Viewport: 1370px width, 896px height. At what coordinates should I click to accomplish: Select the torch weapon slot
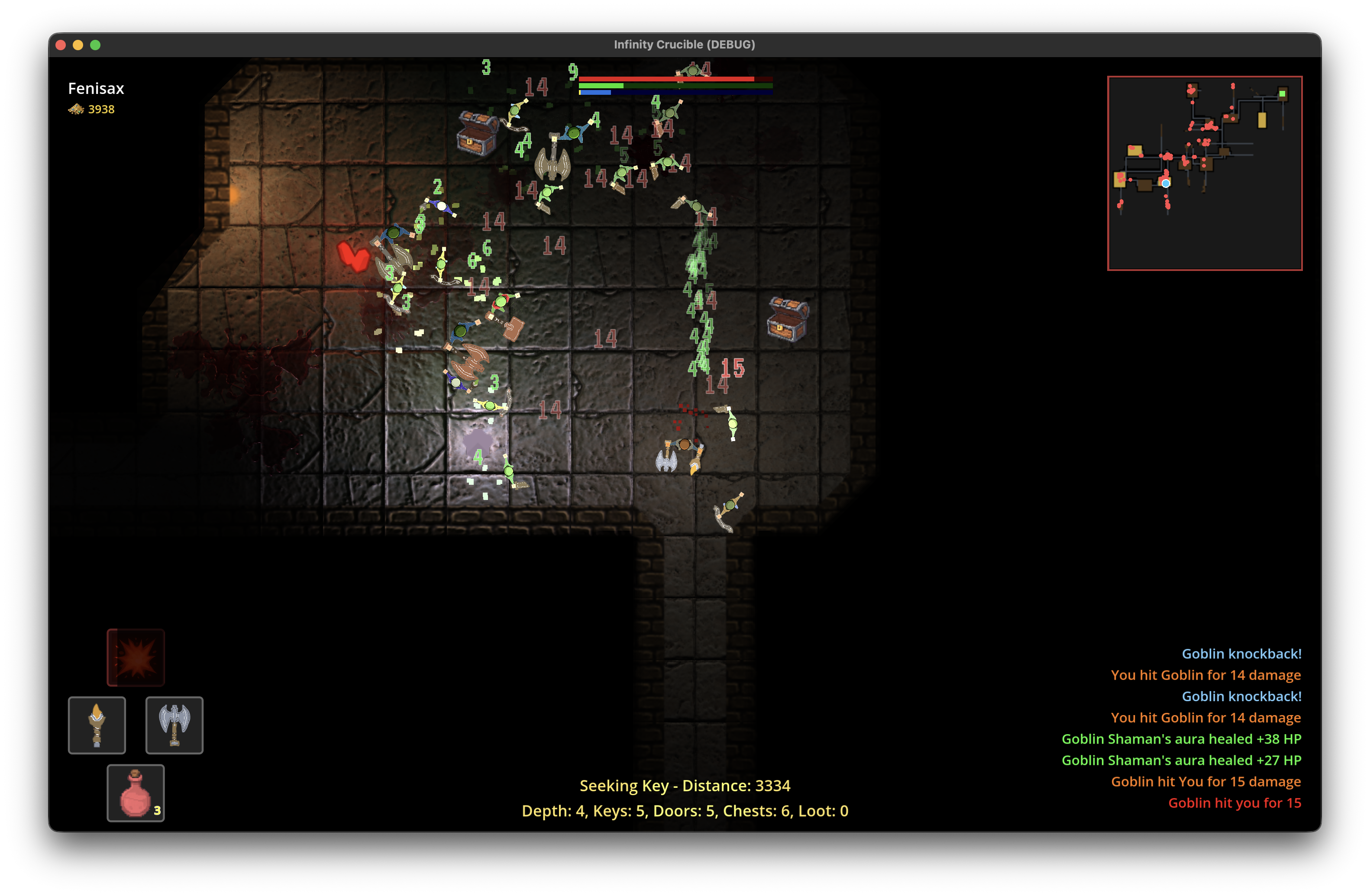[x=97, y=725]
